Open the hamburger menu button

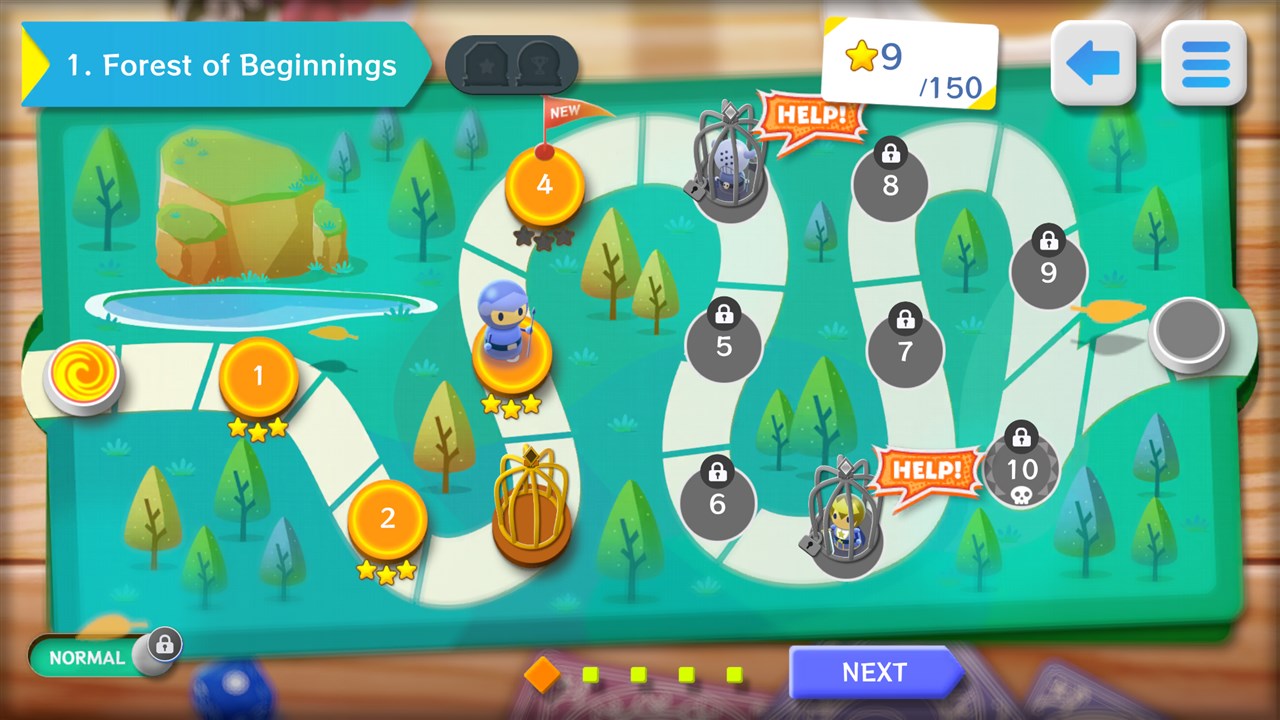(x=1204, y=65)
